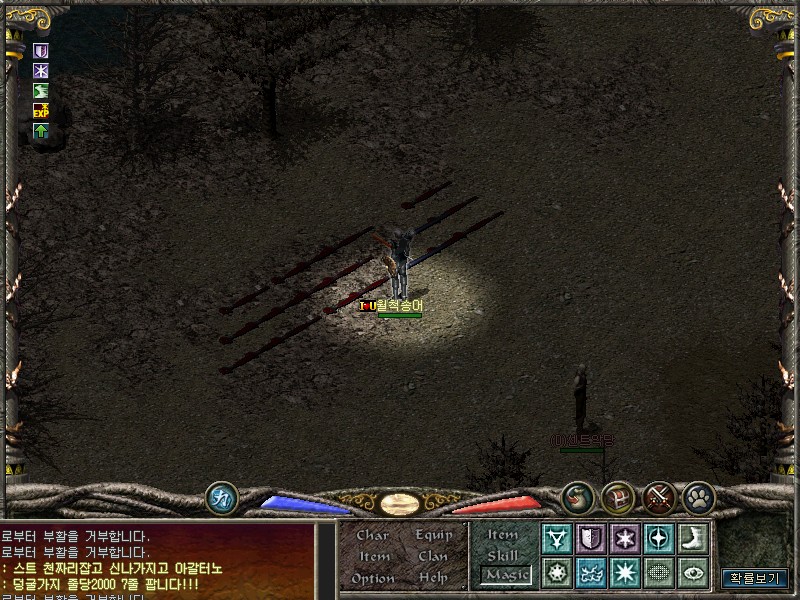
Task: Select the inverted triangle spell icon
Action: tap(557, 539)
